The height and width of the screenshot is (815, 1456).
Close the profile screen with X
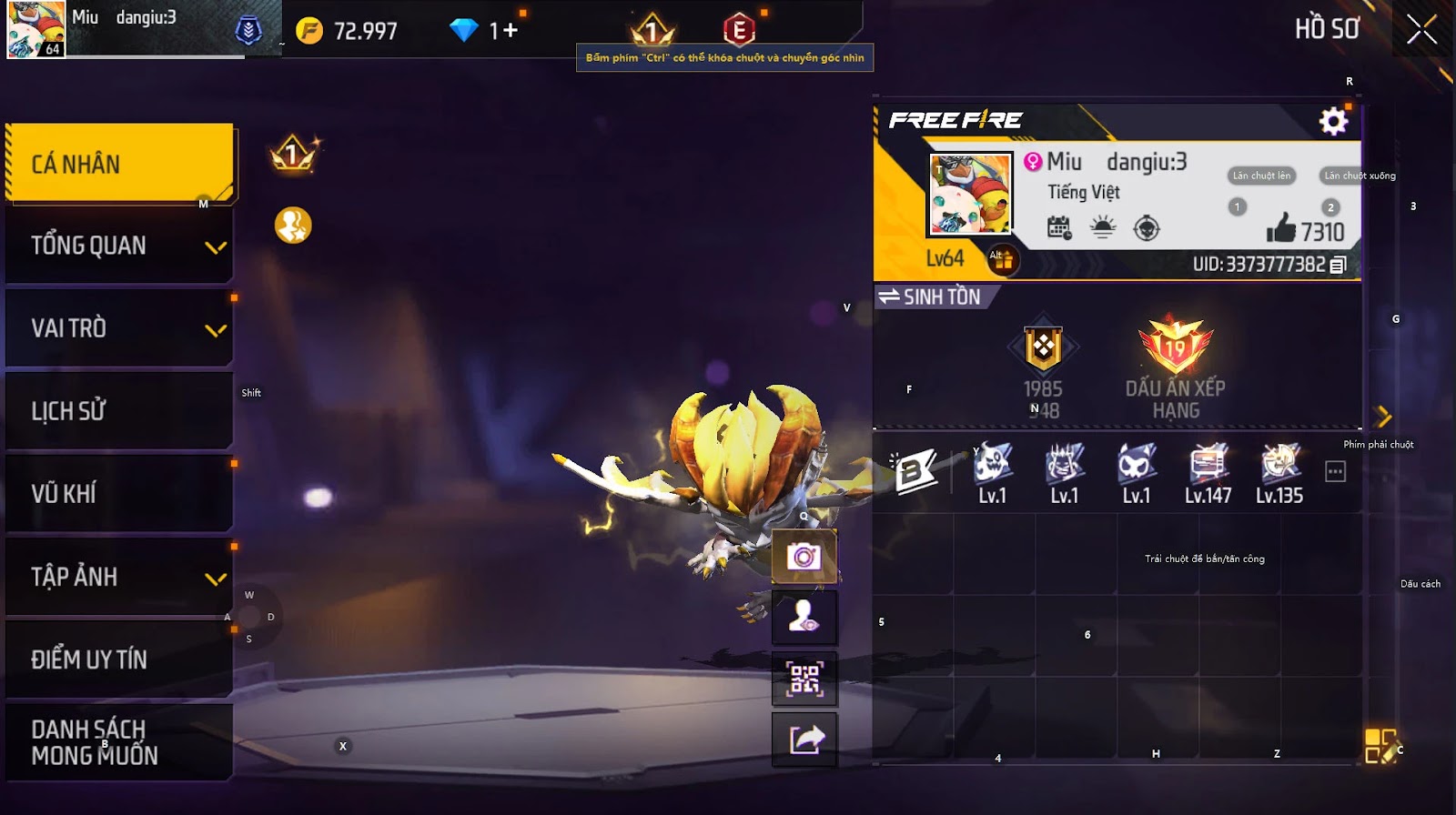1421,30
